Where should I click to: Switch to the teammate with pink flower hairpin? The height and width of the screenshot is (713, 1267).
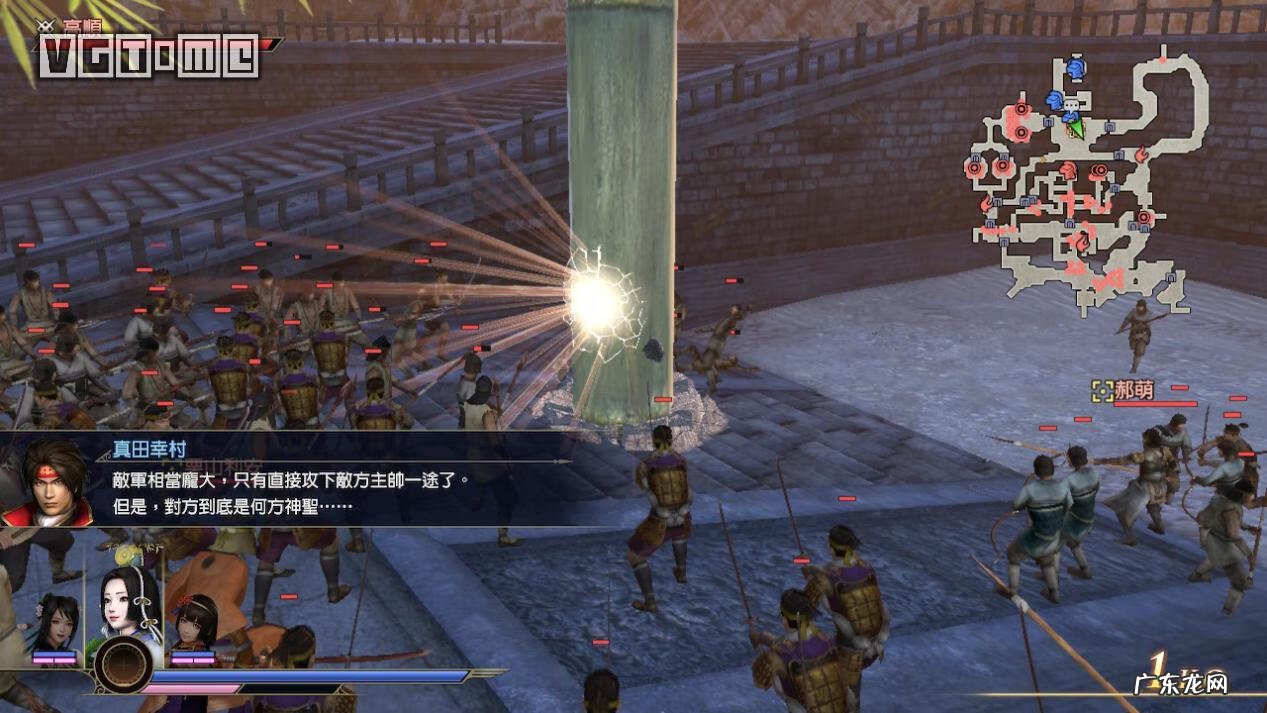point(53,623)
